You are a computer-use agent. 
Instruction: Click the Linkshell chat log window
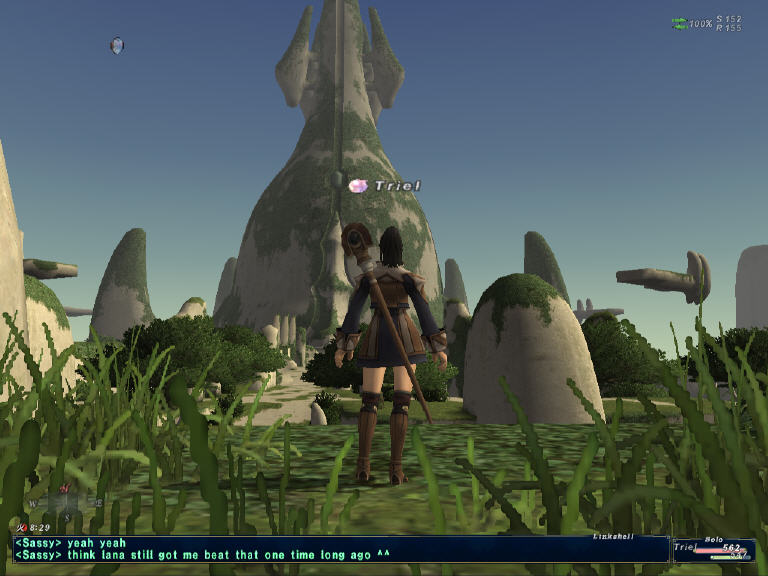340,549
